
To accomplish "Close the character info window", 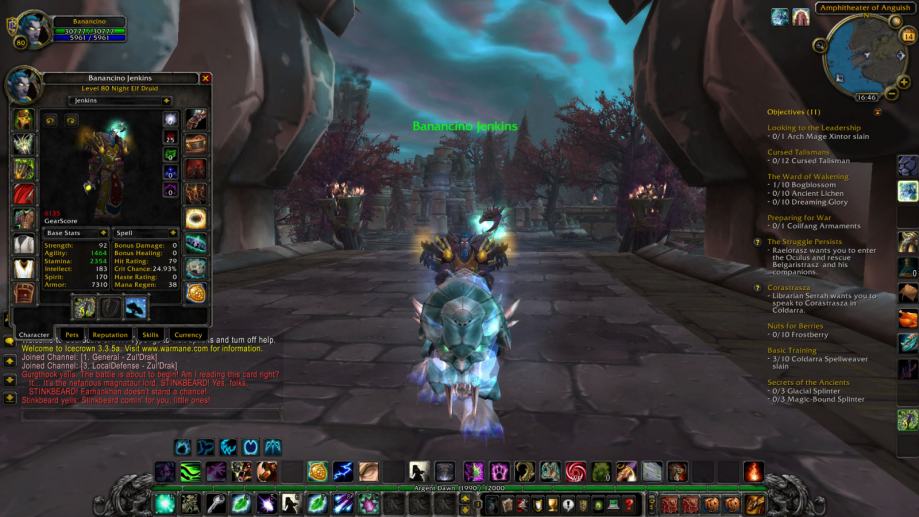I will click(206, 78).
